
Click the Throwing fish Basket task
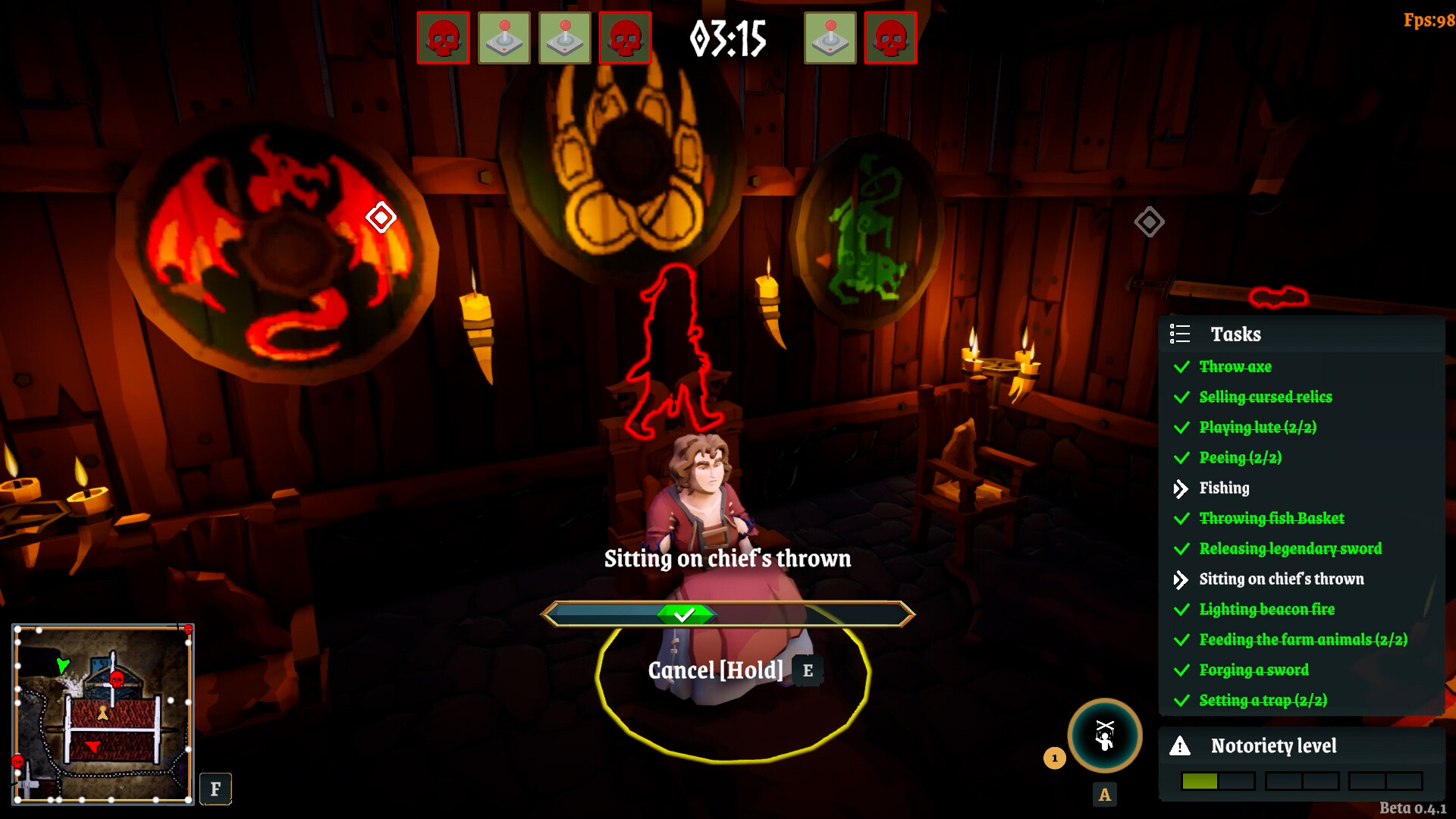coord(1271,519)
